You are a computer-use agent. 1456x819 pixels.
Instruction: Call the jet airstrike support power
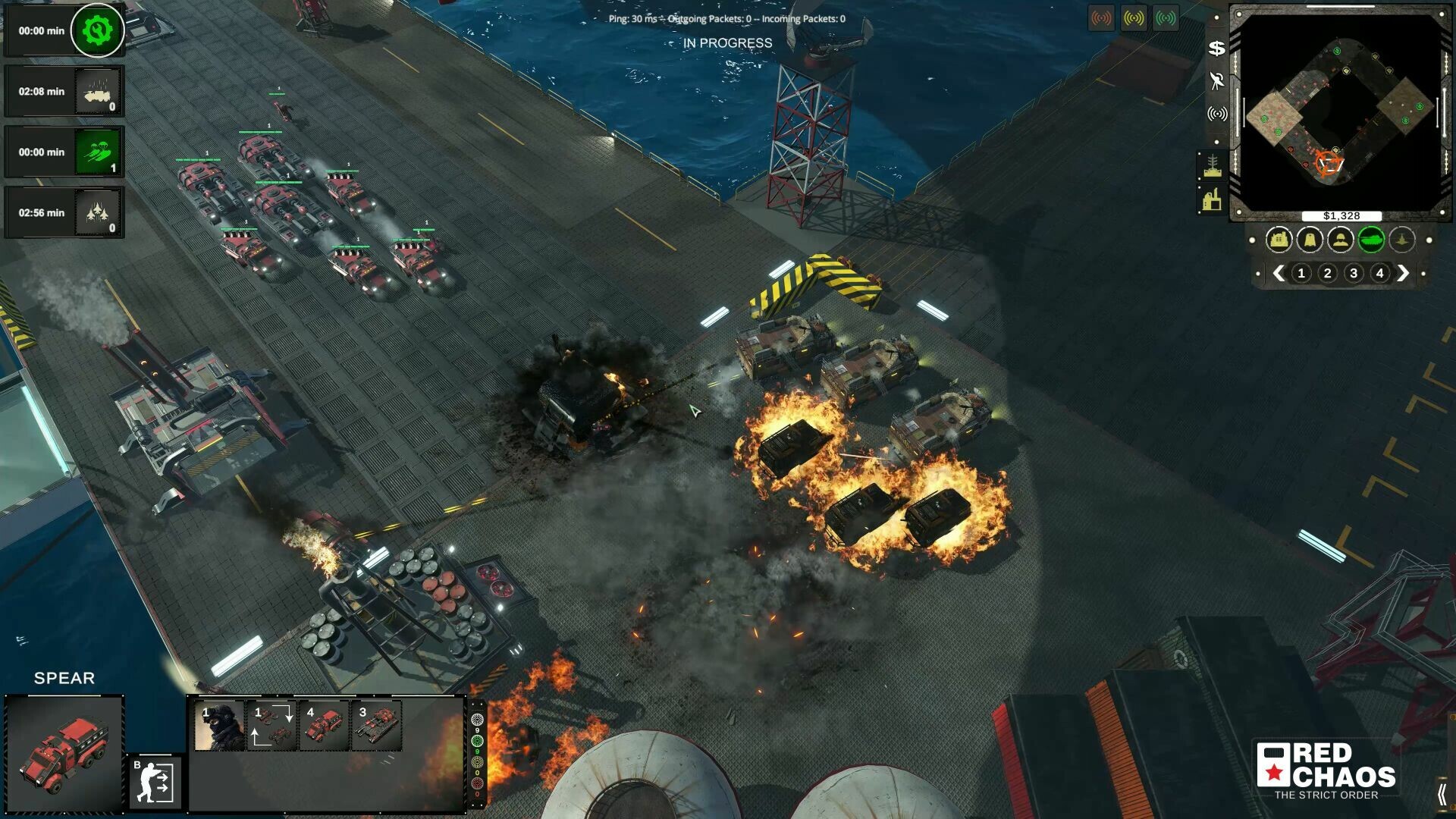(99, 213)
